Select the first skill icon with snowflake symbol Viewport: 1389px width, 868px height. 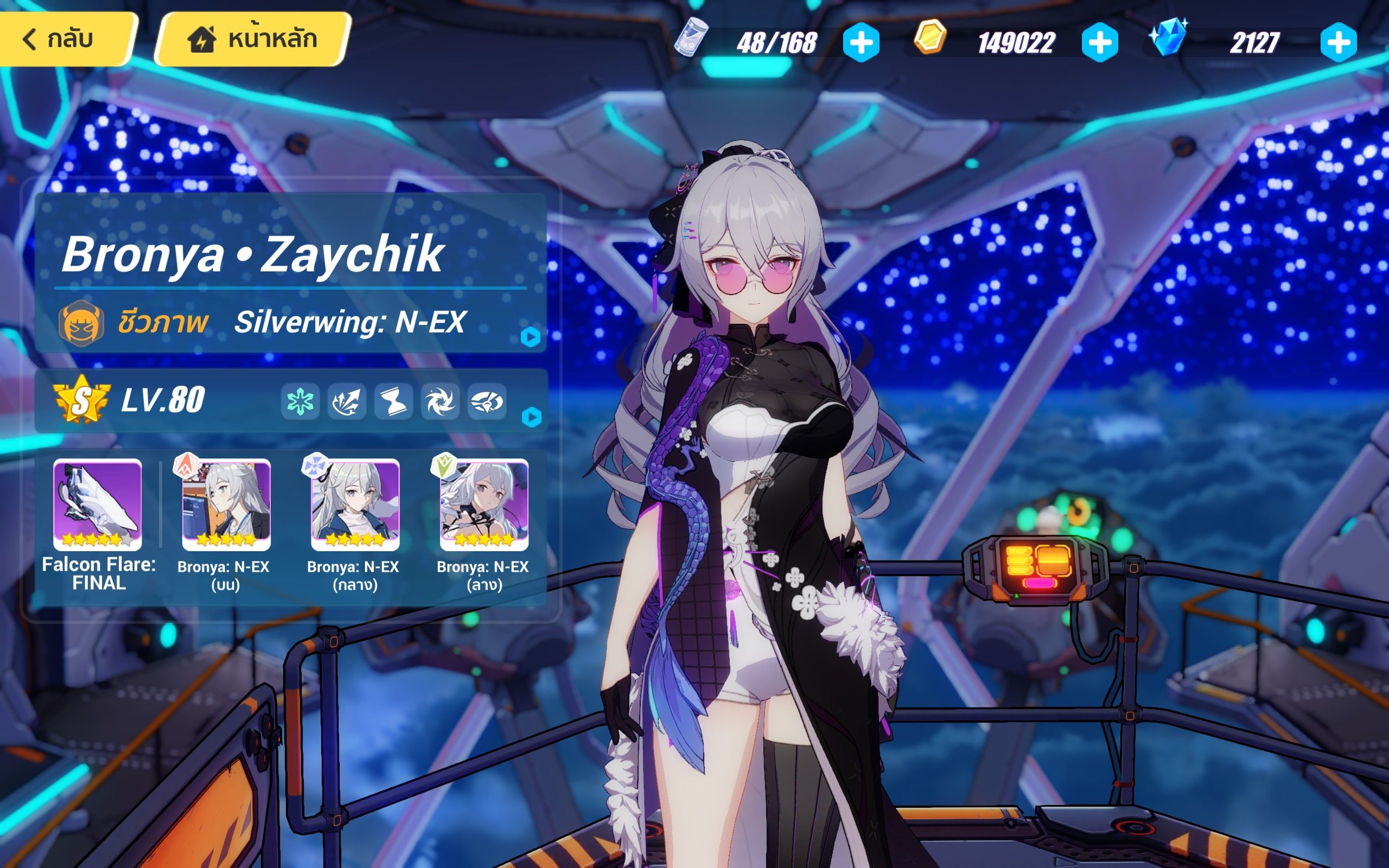(301, 403)
